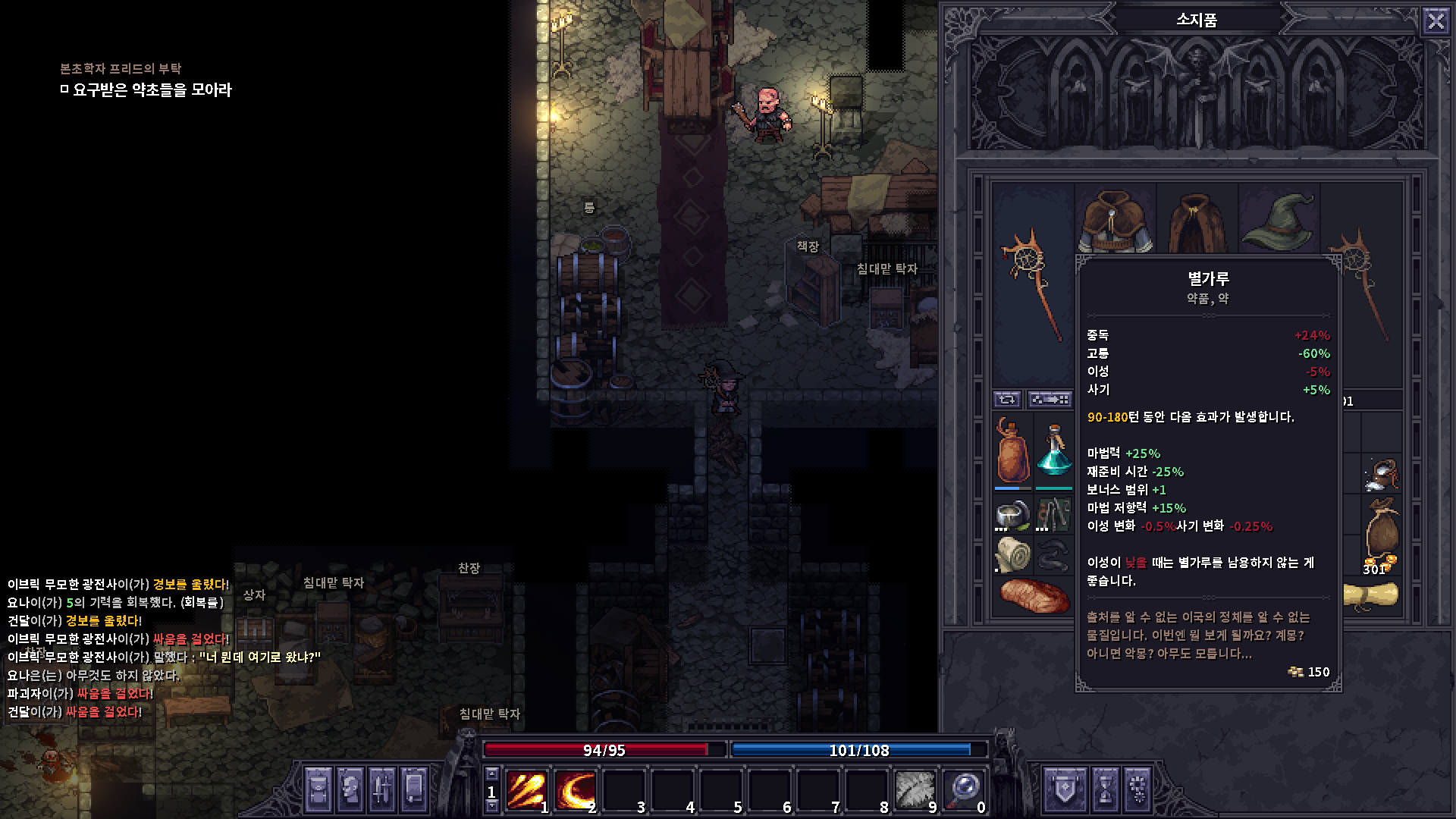Viewport: 1456px width, 819px height.
Task: Click the hourglass wait button
Action: tap(1106, 789)
